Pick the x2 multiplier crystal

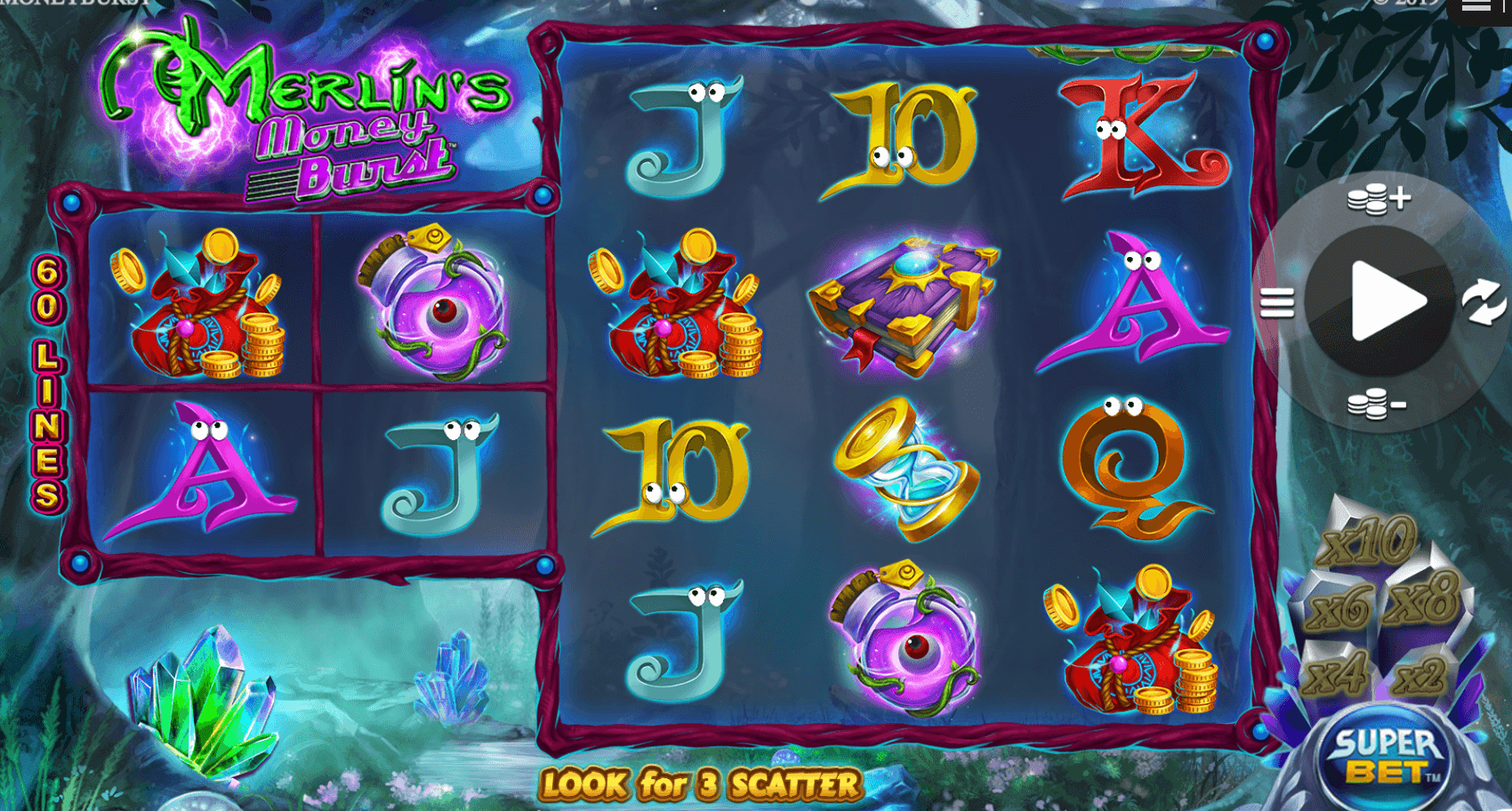1420,677
